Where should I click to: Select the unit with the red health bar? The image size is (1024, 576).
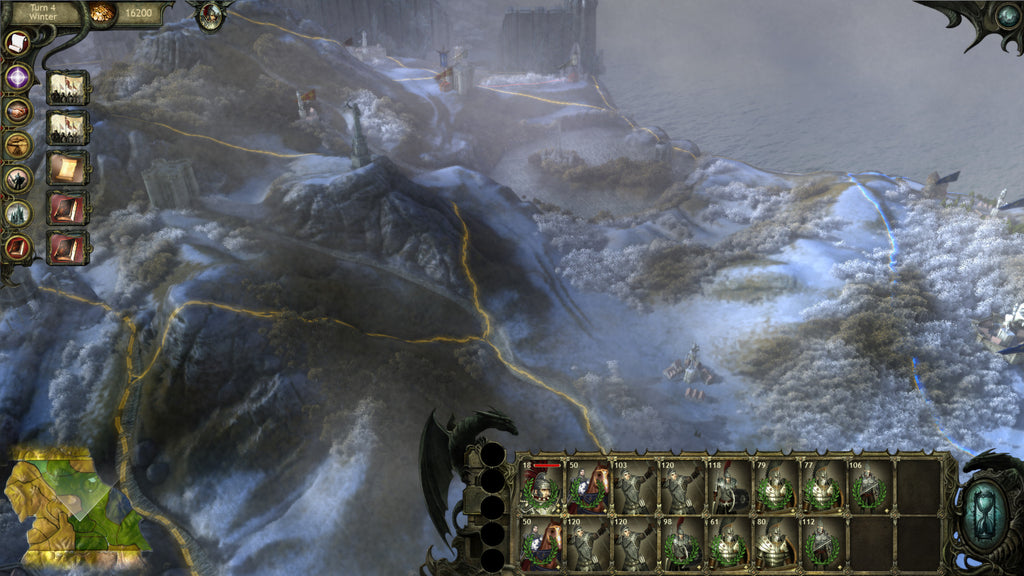click(x=542, y=488)
